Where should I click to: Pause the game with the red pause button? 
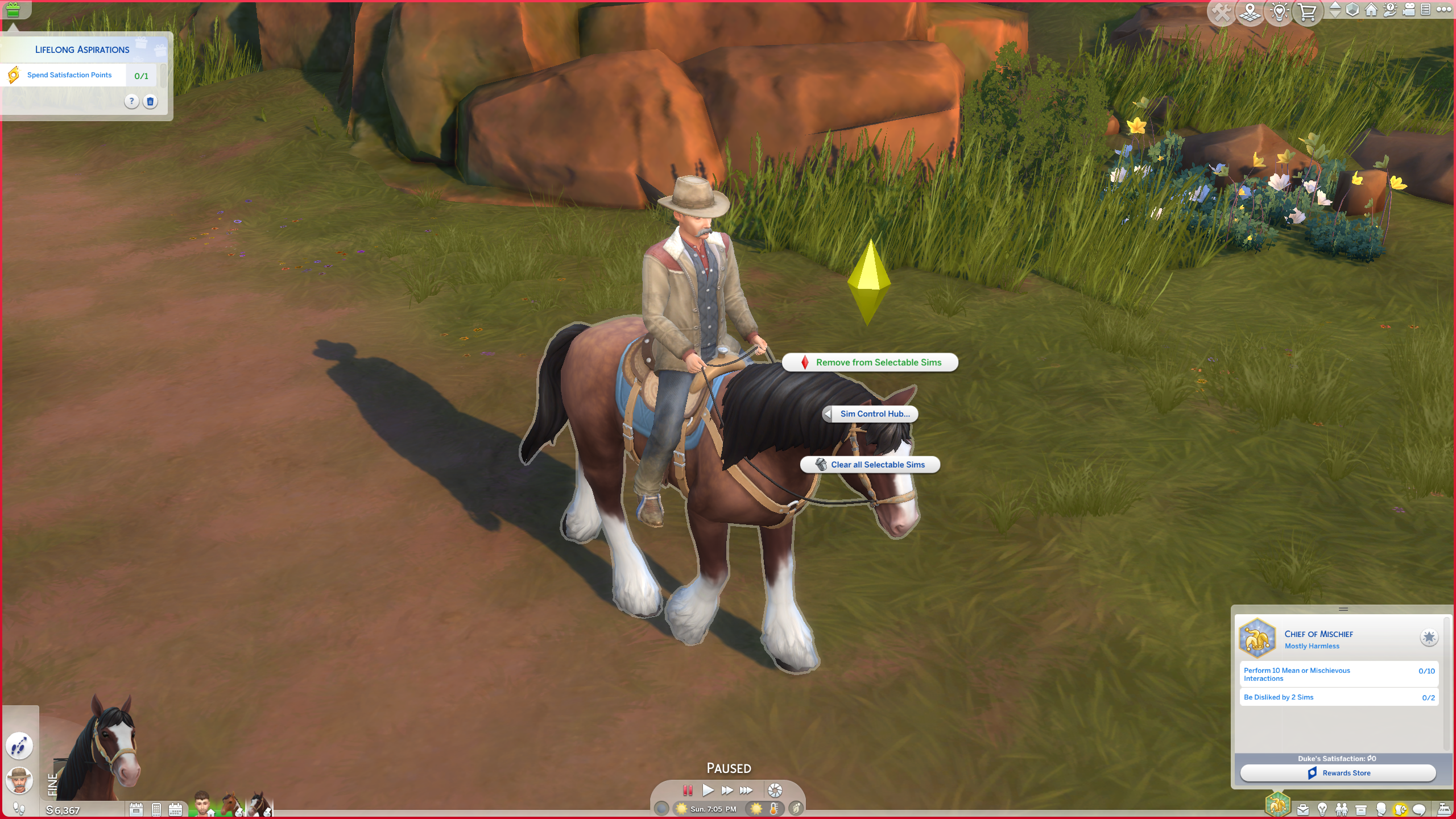688,790
